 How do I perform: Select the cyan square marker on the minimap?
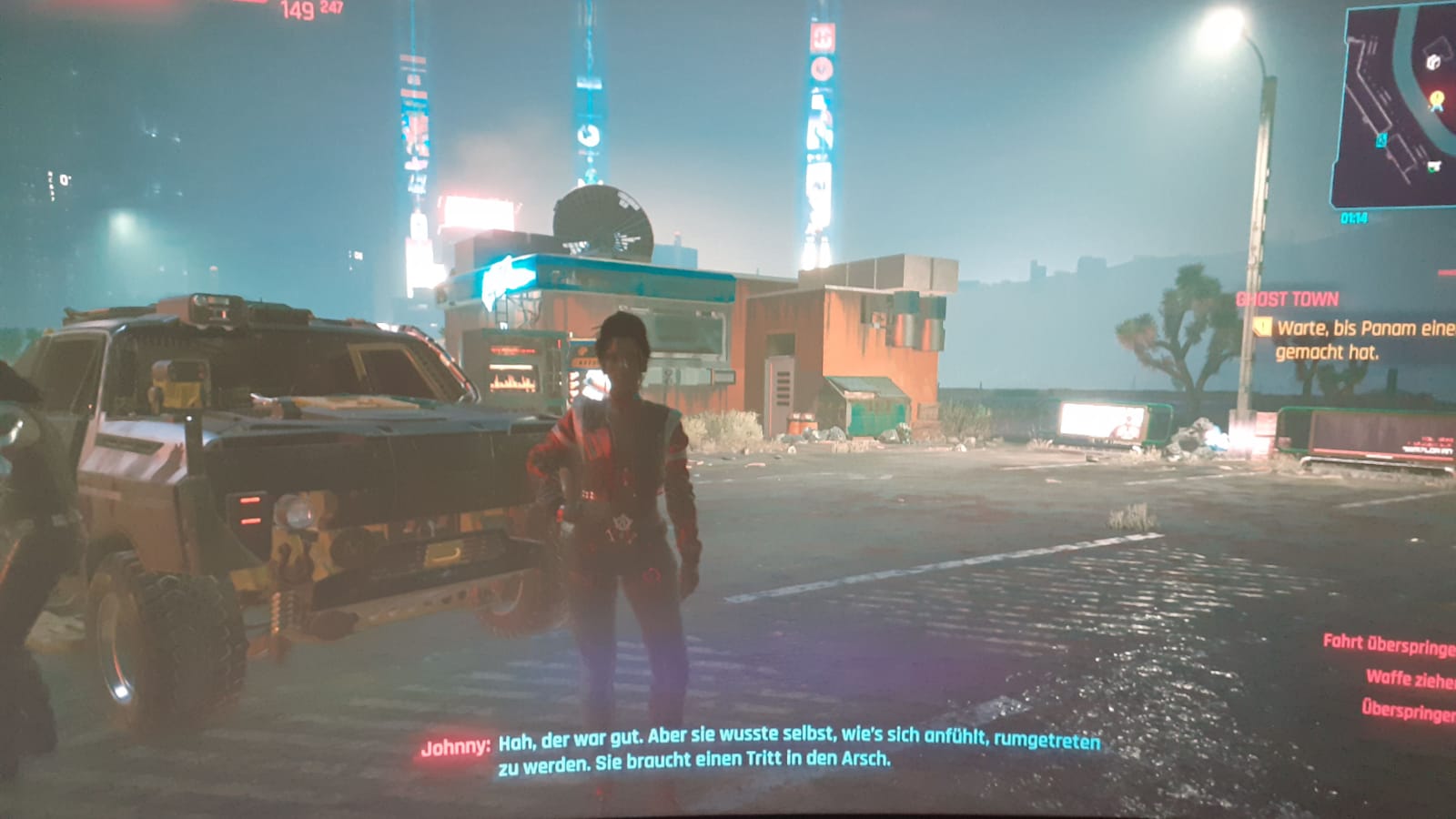pos(1381,140)
